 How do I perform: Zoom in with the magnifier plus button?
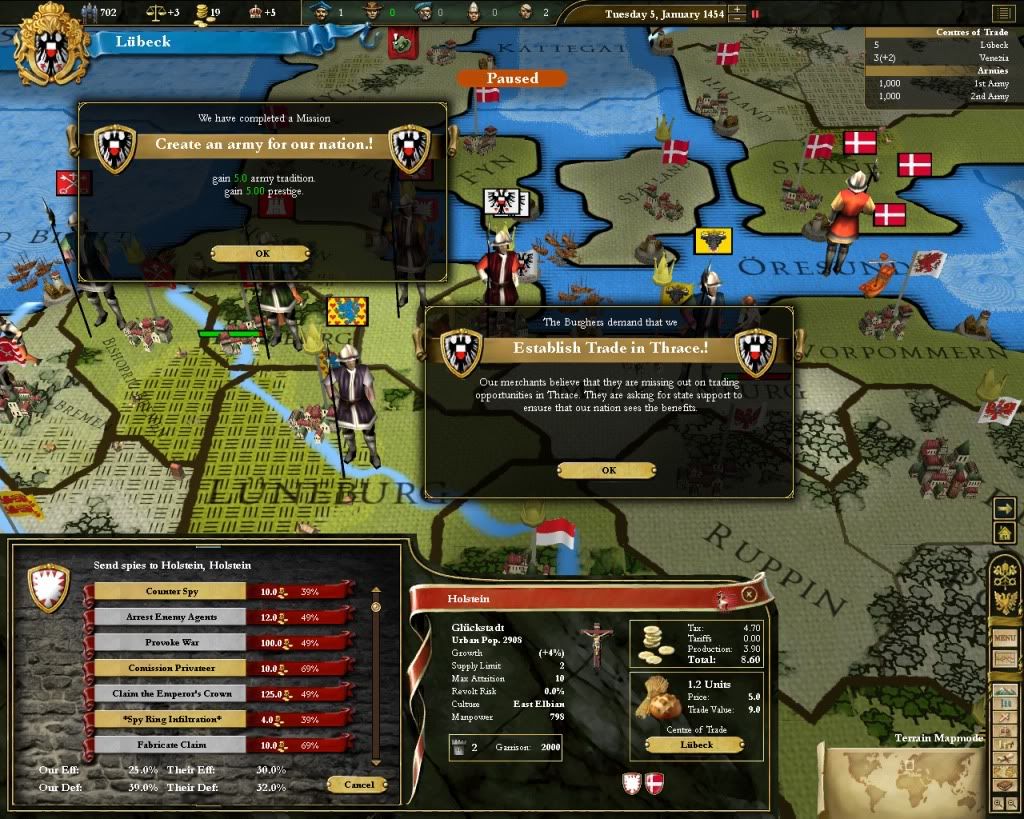[998, 803]
